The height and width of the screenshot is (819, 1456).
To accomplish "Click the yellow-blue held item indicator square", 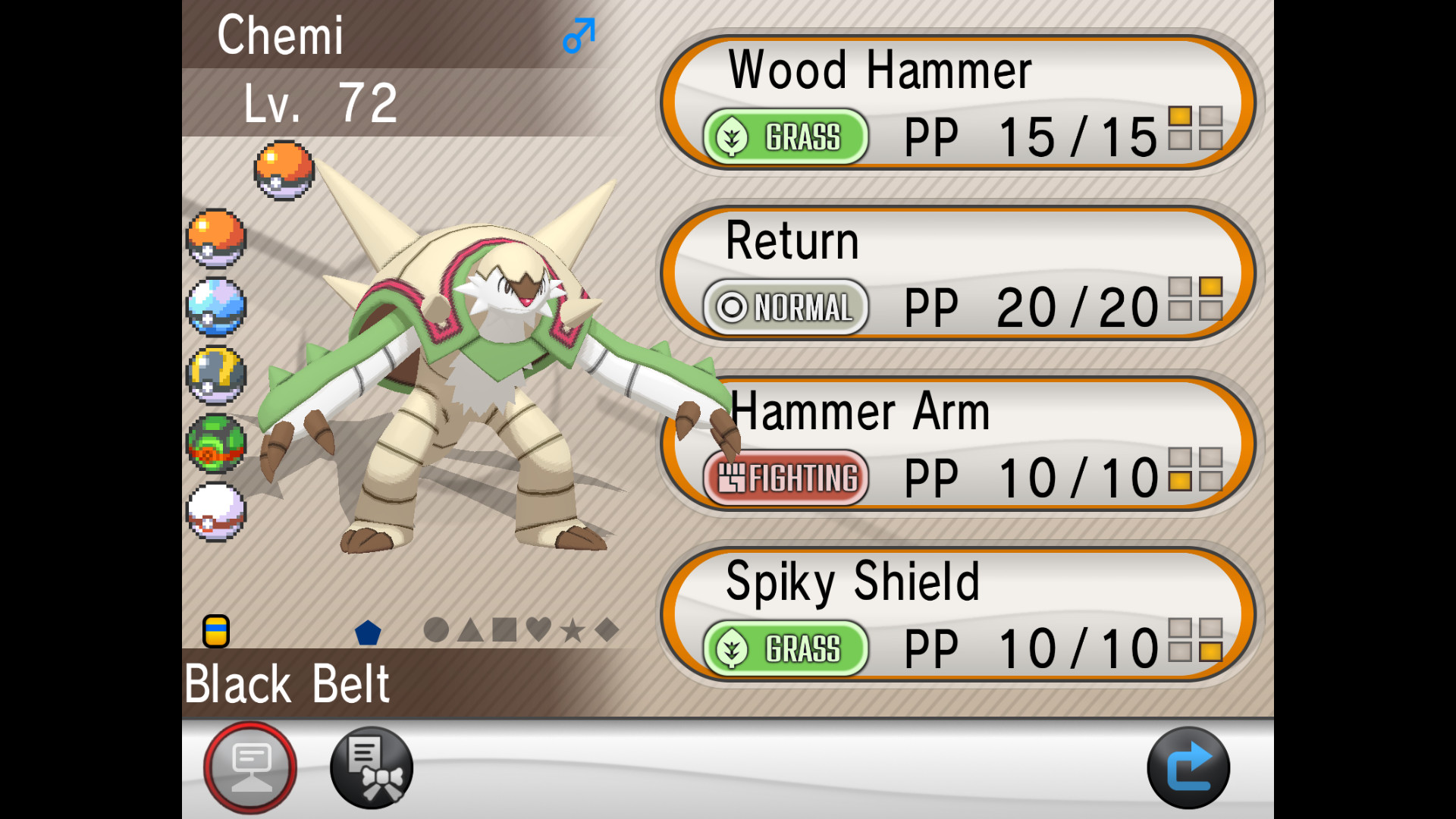I will (215, 631).
